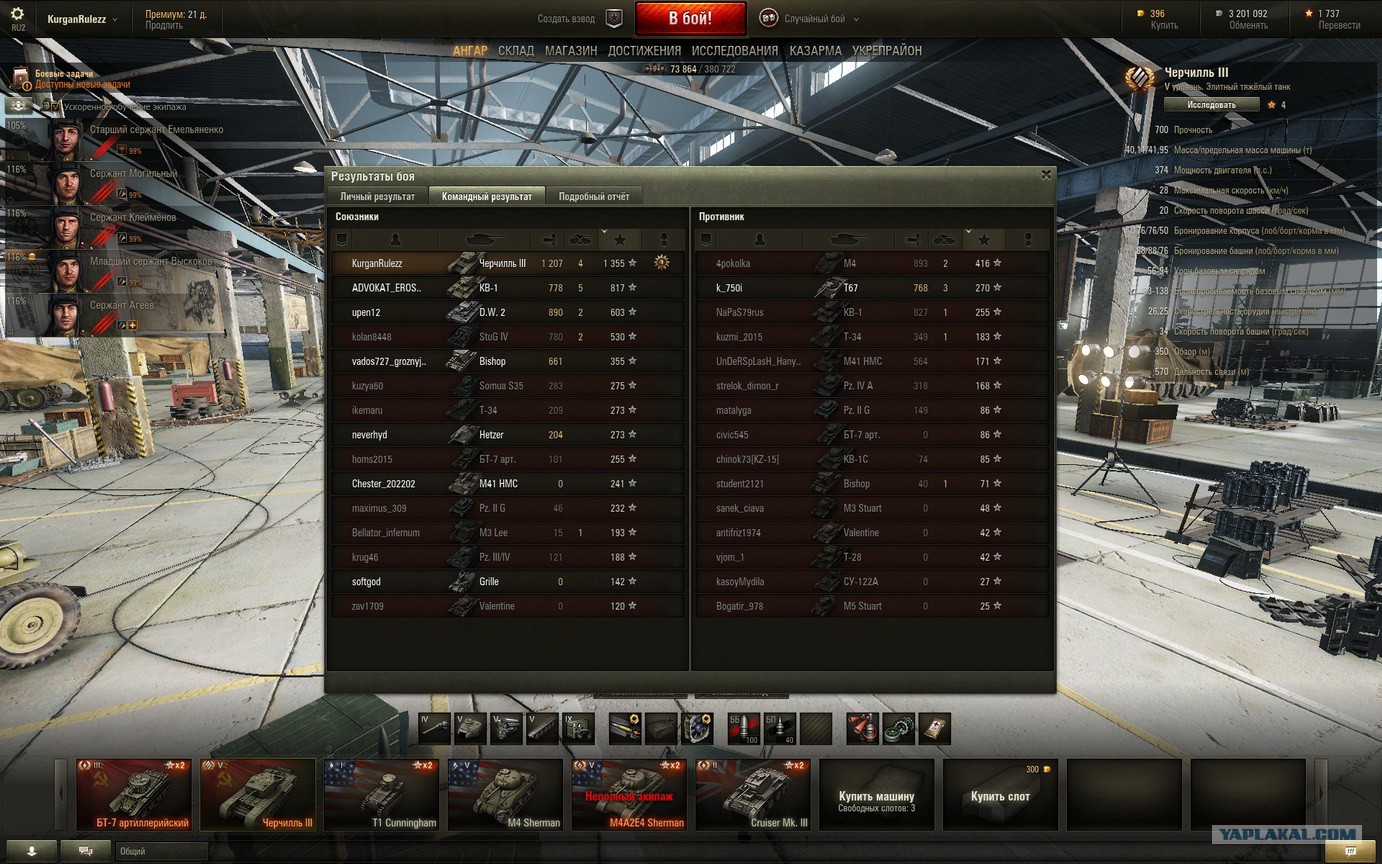The height and width of the screenshot is (864, 1382).
Task: Open the settings gear menu
Action: (x=17, y=15)
